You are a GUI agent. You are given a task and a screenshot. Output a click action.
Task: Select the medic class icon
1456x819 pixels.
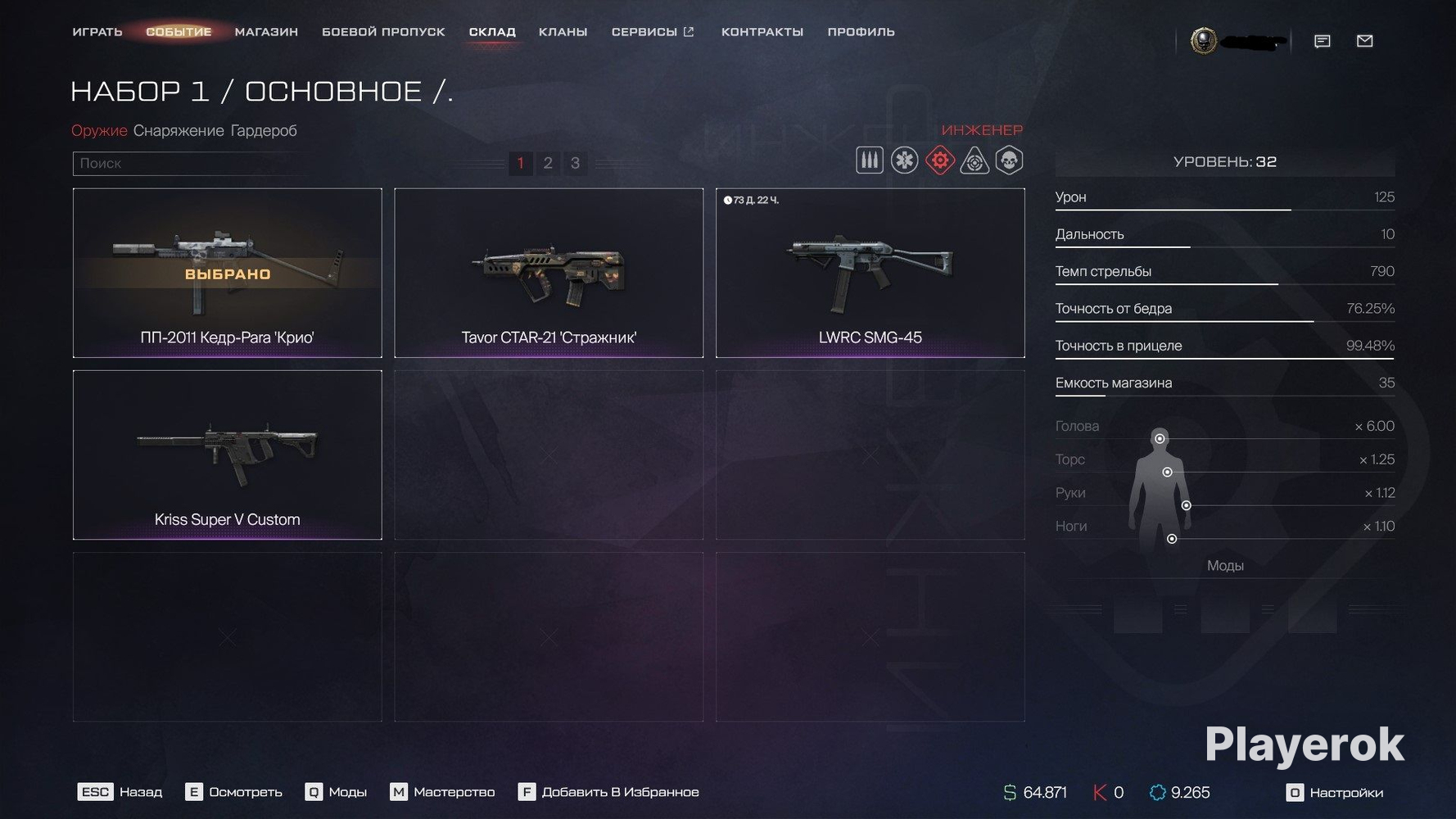click(904, 161)
